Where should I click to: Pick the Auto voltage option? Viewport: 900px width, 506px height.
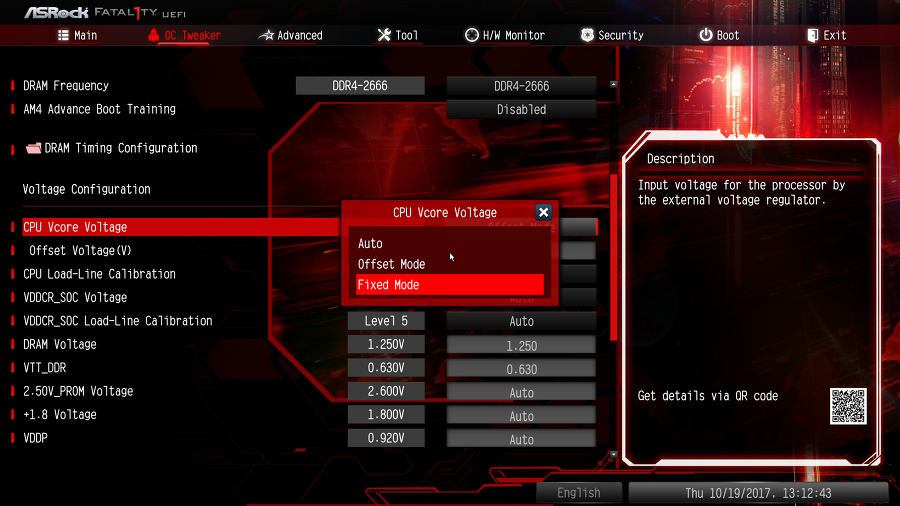[450, 243]
